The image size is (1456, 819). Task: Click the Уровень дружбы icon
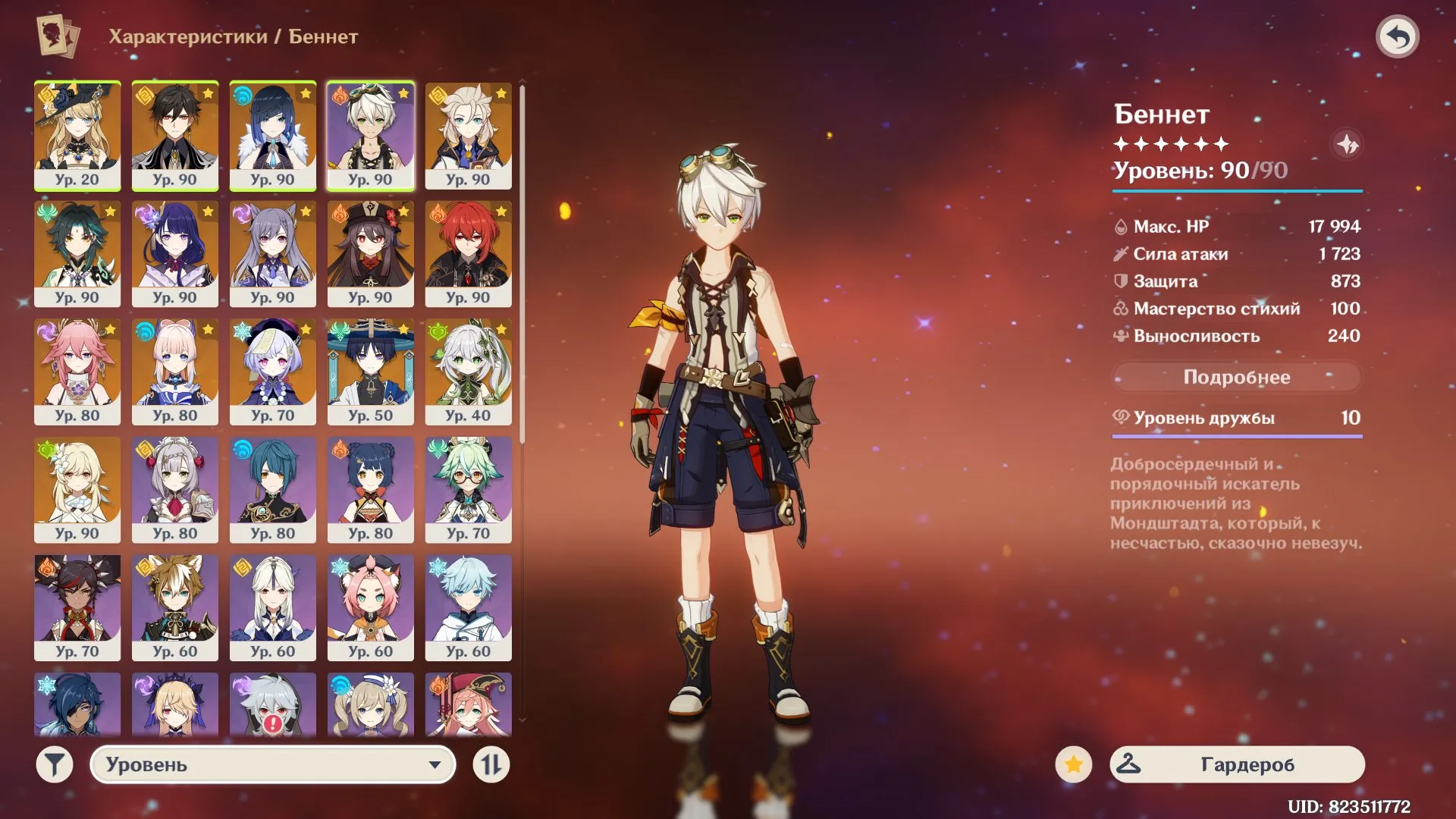click(1121, 416)
